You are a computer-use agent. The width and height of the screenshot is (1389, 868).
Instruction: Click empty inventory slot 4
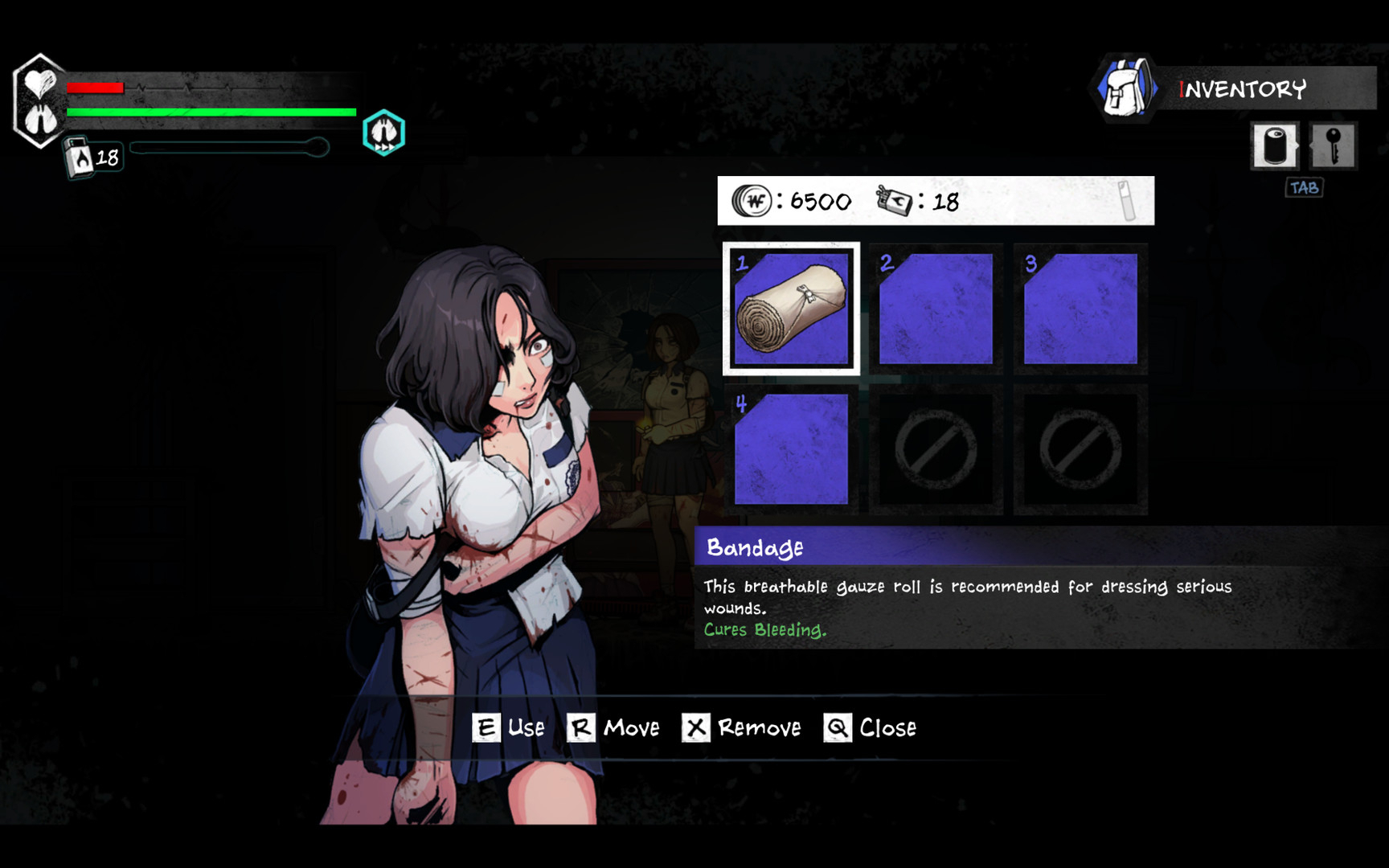(792, 448)
